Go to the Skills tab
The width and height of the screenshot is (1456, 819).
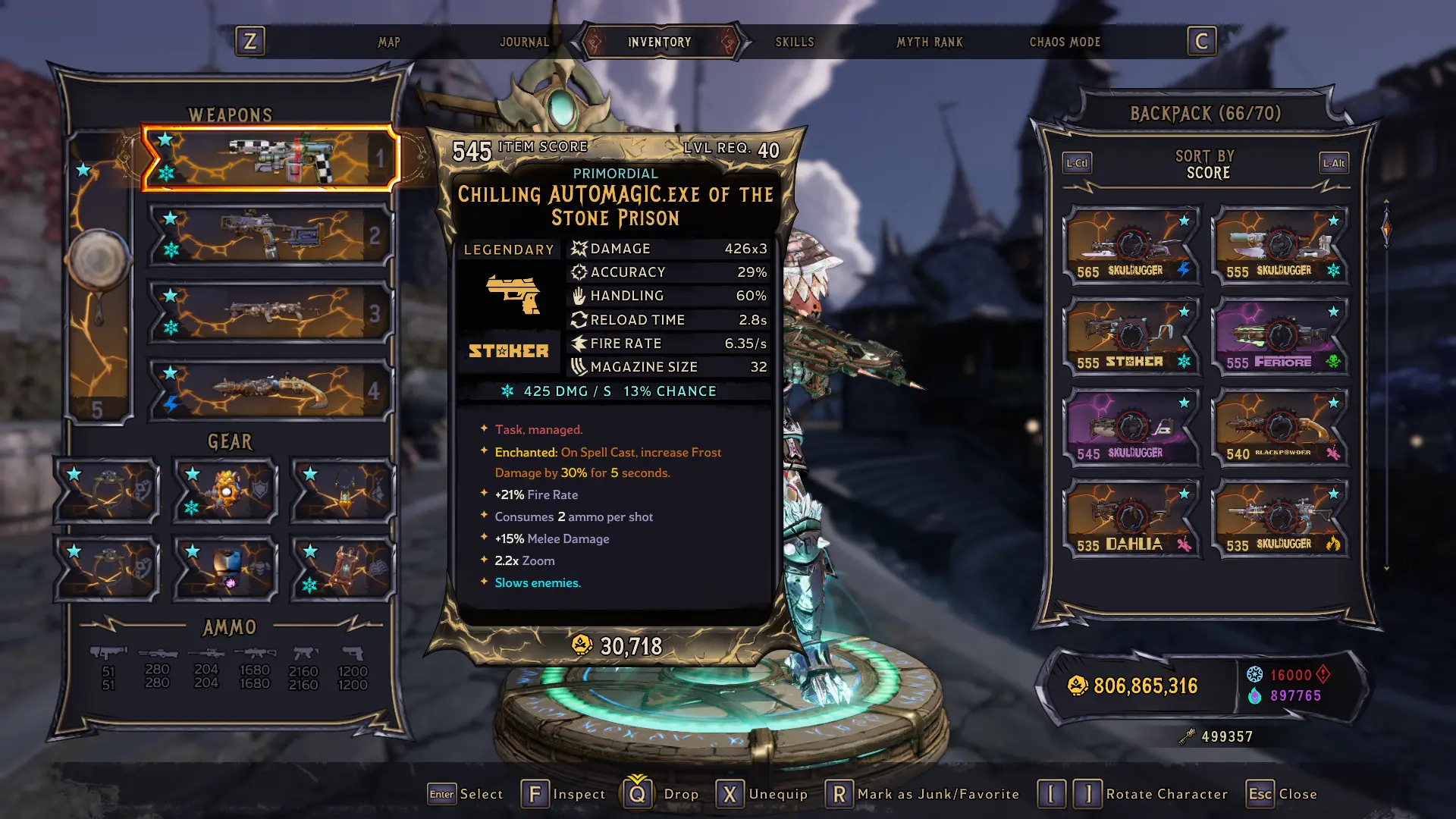(794, 42)
